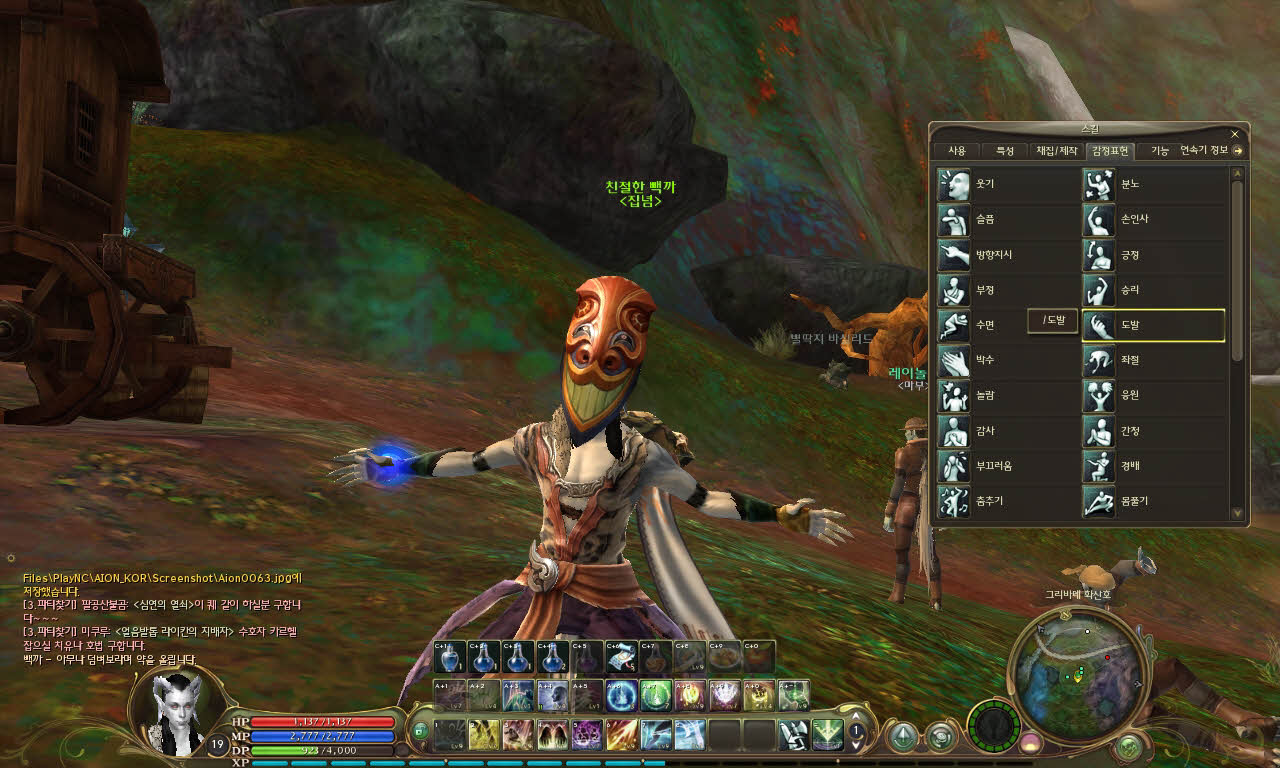This screenshot has width=1280, height=768.
Task: Open the 특성 tab
Action: click(1004, 151)
